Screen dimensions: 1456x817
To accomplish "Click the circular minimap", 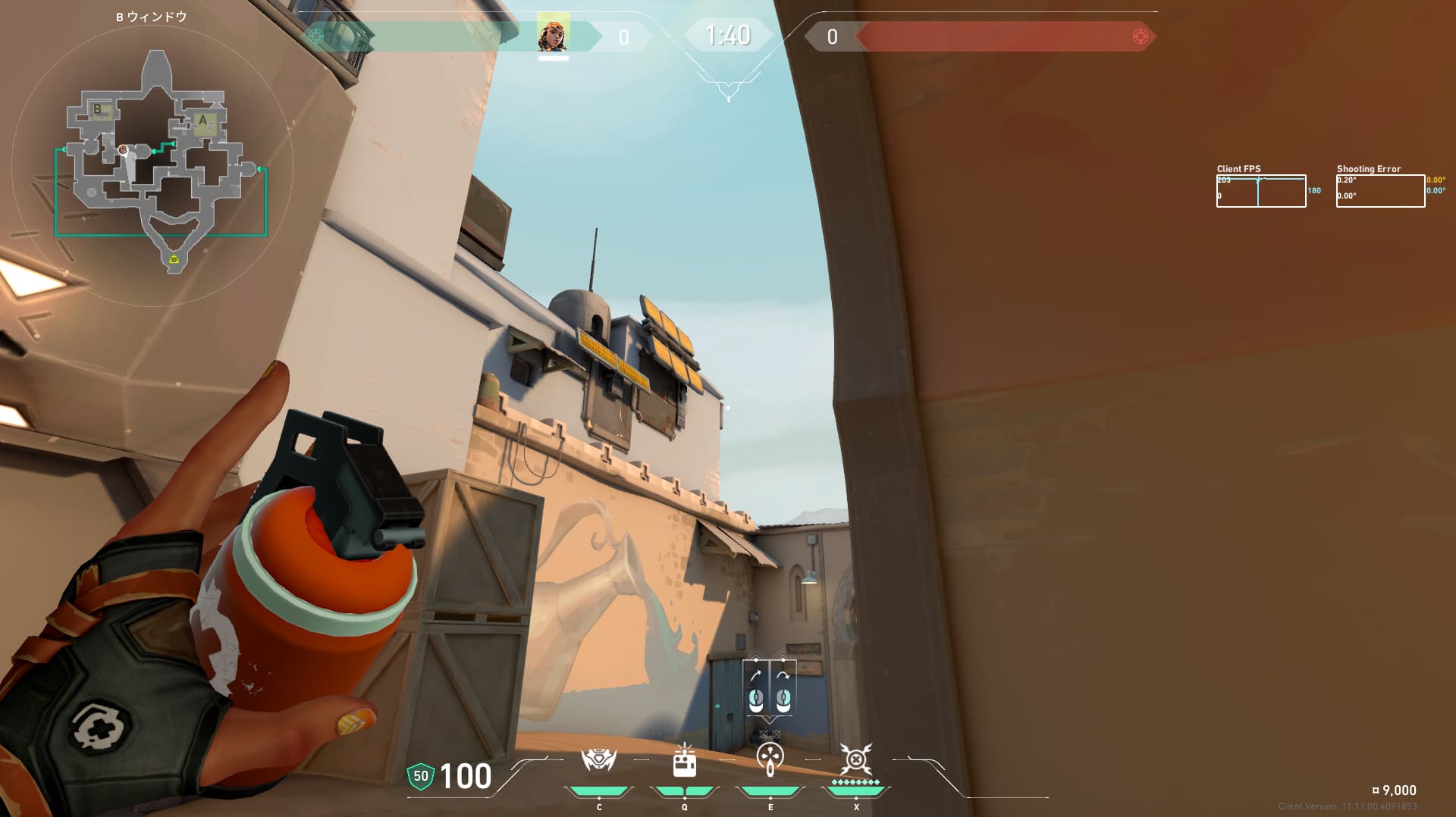I will point(152,167).
